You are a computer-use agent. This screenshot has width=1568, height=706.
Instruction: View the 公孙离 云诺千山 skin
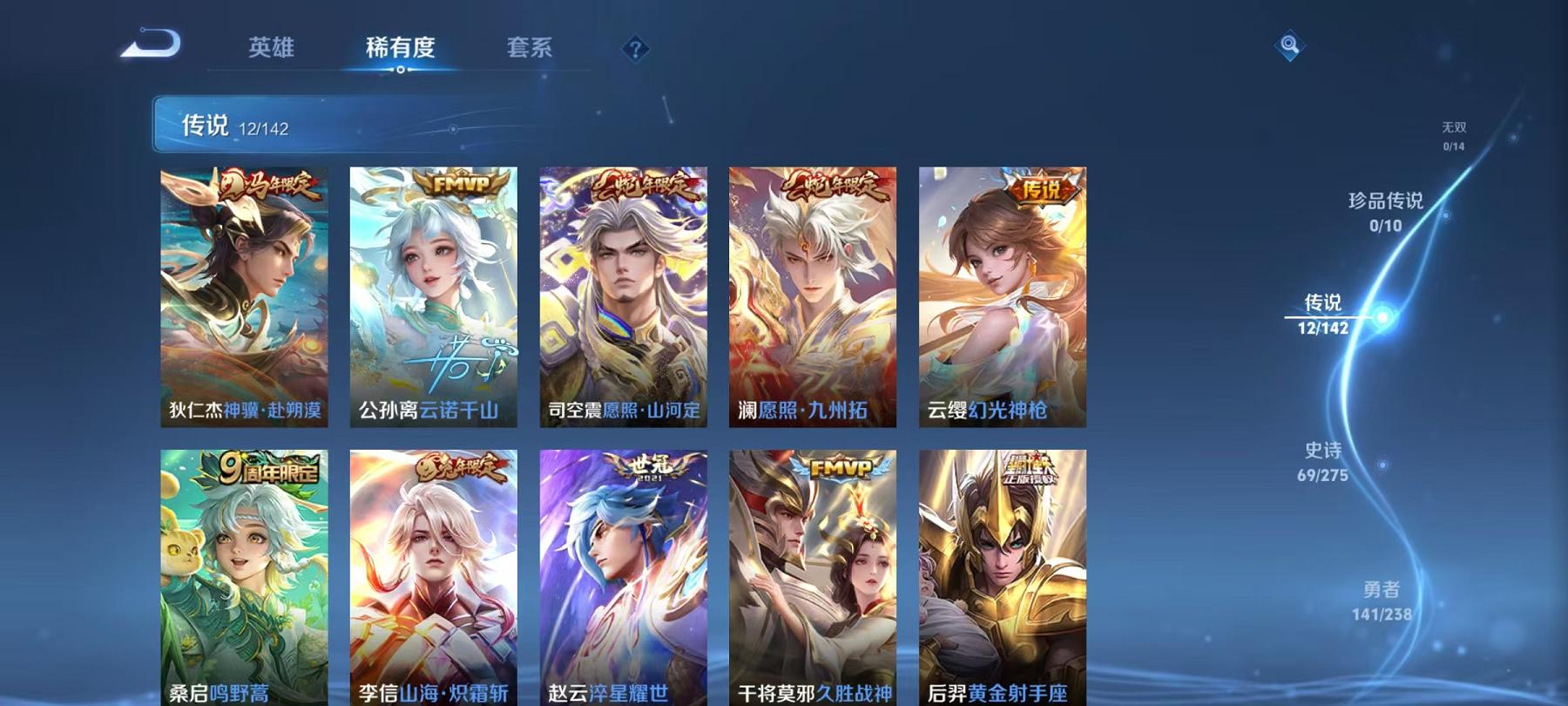[x=433, y=296]
